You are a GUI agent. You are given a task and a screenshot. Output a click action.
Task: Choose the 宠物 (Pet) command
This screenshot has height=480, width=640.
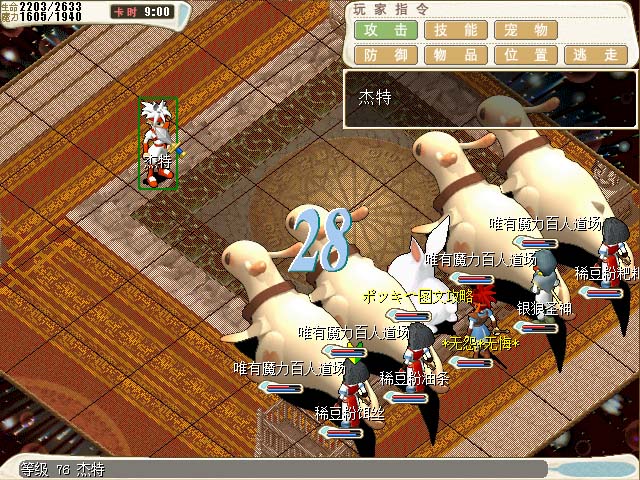526,30
